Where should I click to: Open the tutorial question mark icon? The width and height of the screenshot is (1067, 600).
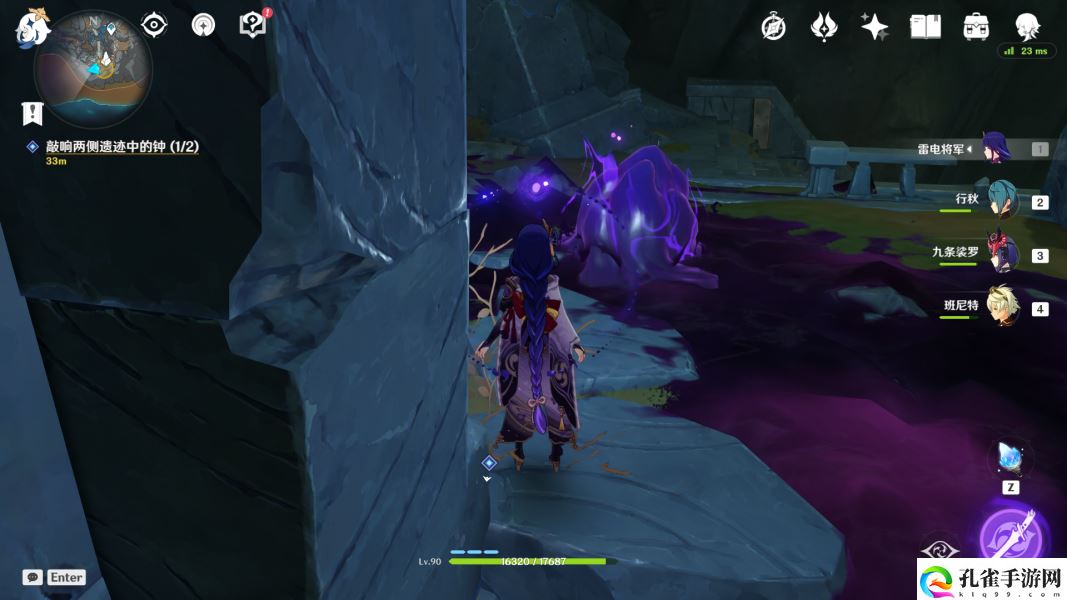click(253, 25)
